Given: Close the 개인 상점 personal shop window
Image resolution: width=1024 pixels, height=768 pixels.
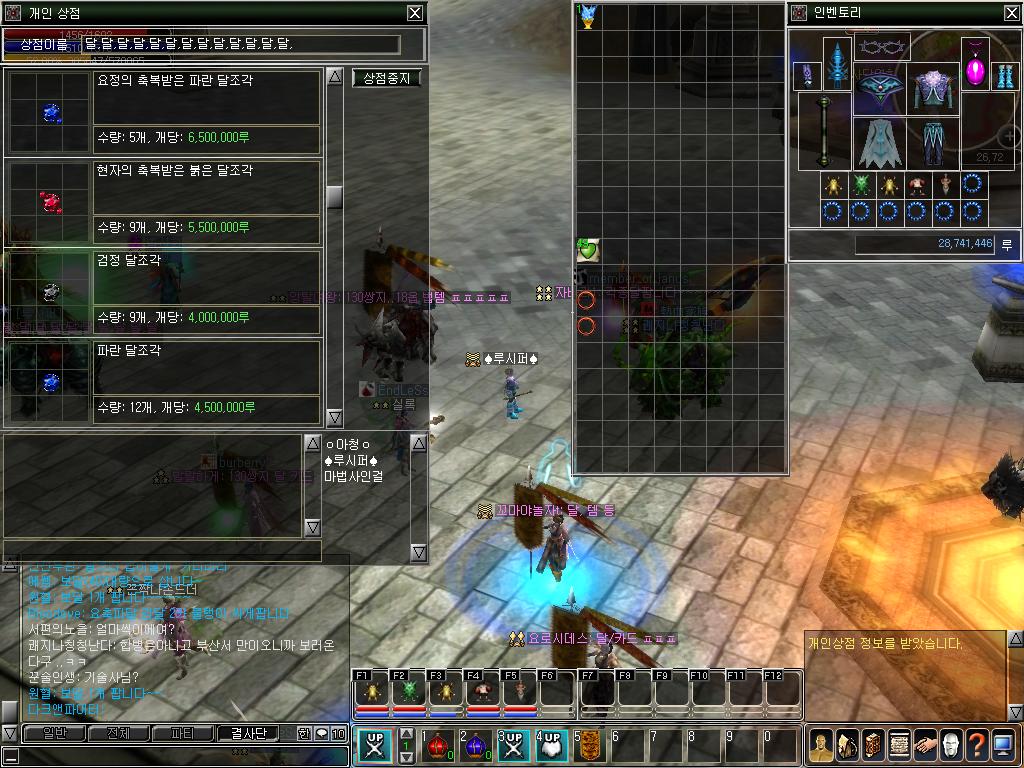Looking at the screenshot, I should coord(415,13).
